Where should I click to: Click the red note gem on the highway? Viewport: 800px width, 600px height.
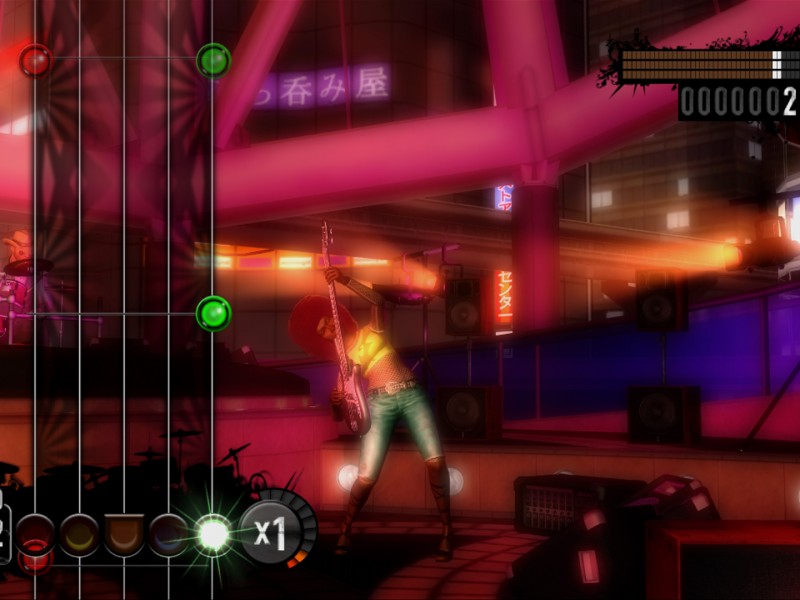[36, 61]
